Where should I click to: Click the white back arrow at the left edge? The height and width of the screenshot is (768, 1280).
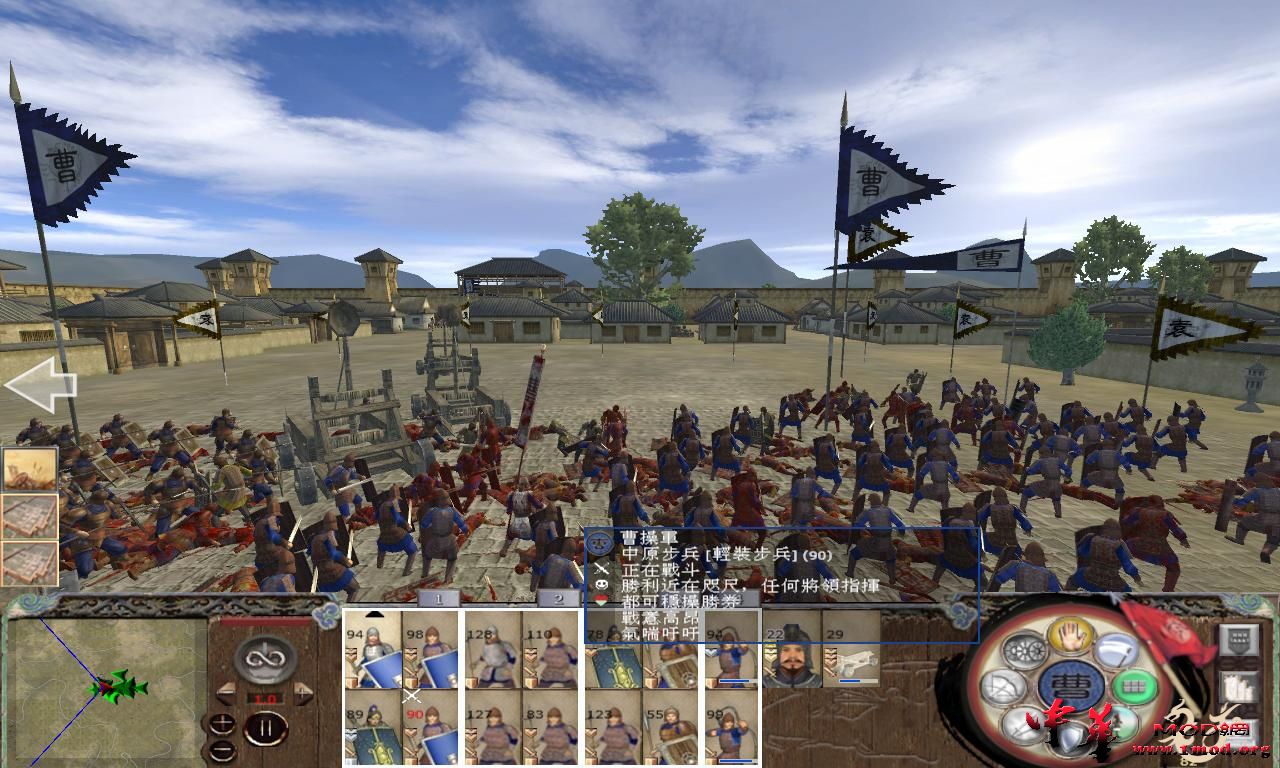tap(40, 383)
